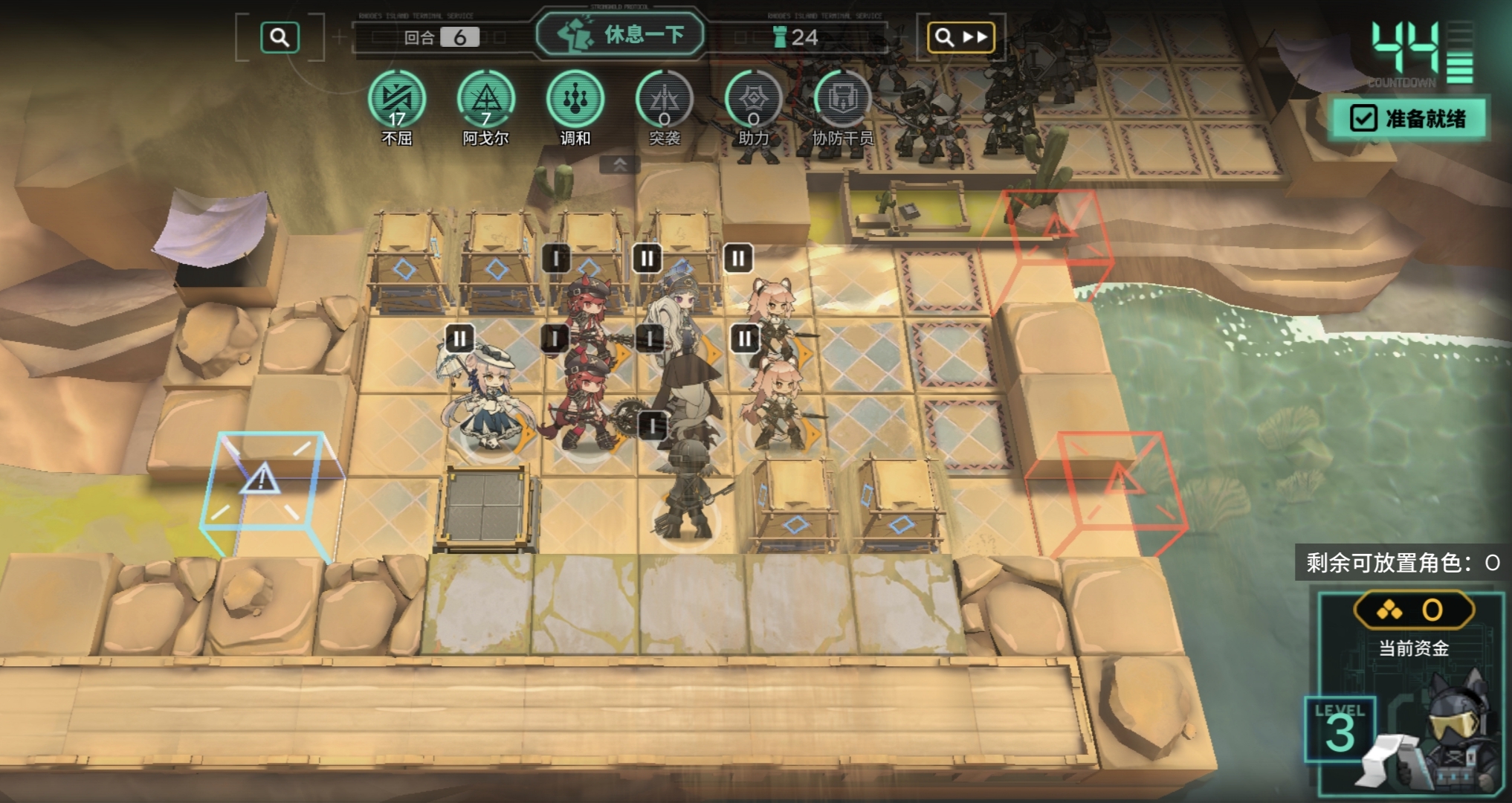Select the 不屈 synergy icon
Screen dimensions: 1512x803
tap(397, 100)
